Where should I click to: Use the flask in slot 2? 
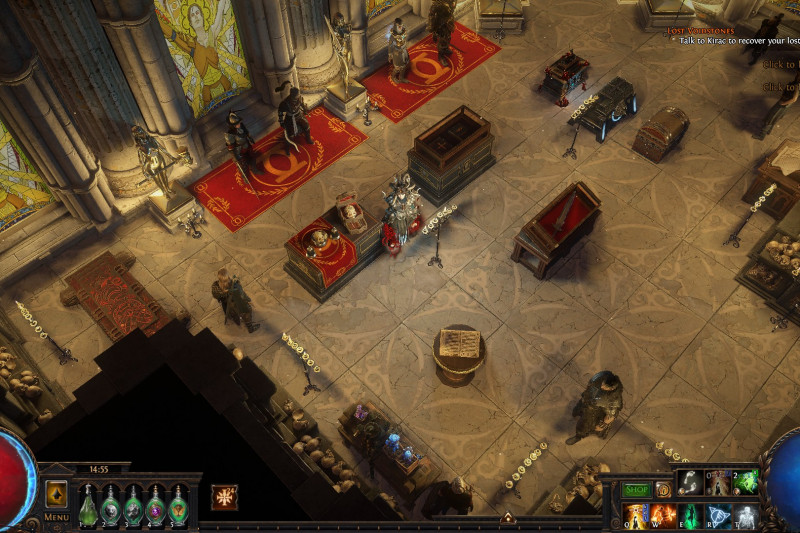111,503
